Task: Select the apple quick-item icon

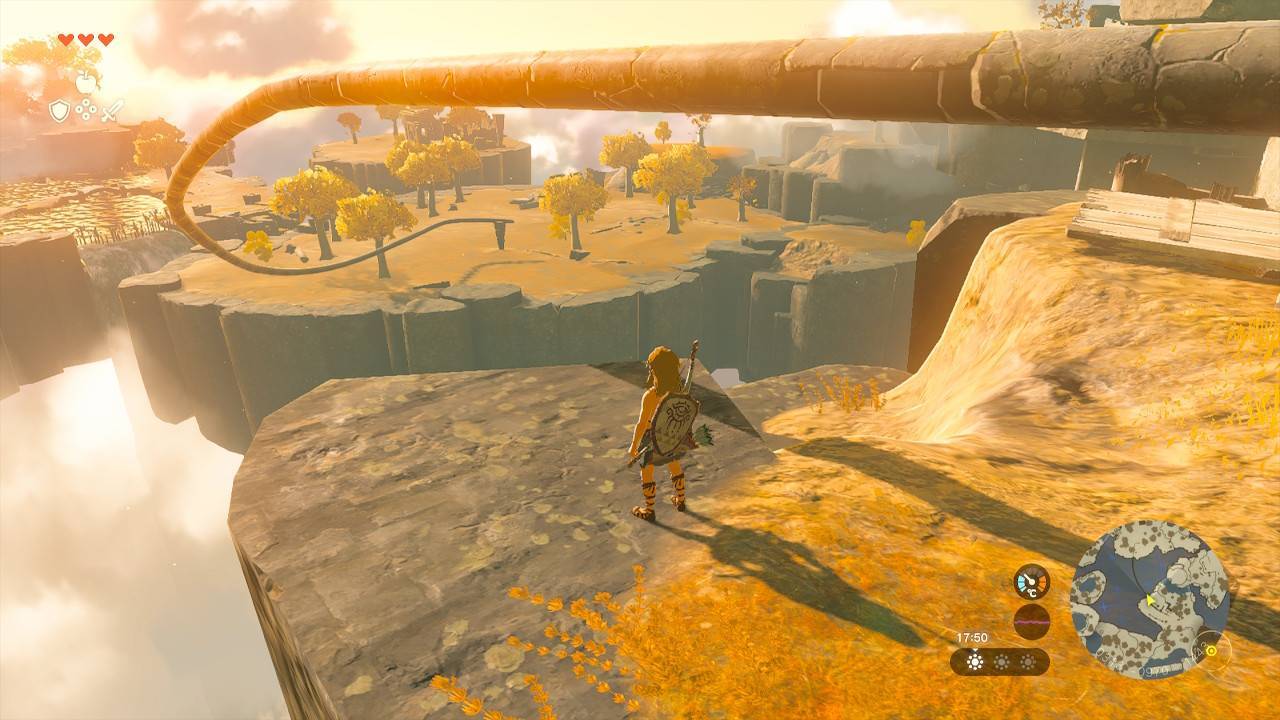Action: click(86, 83)
